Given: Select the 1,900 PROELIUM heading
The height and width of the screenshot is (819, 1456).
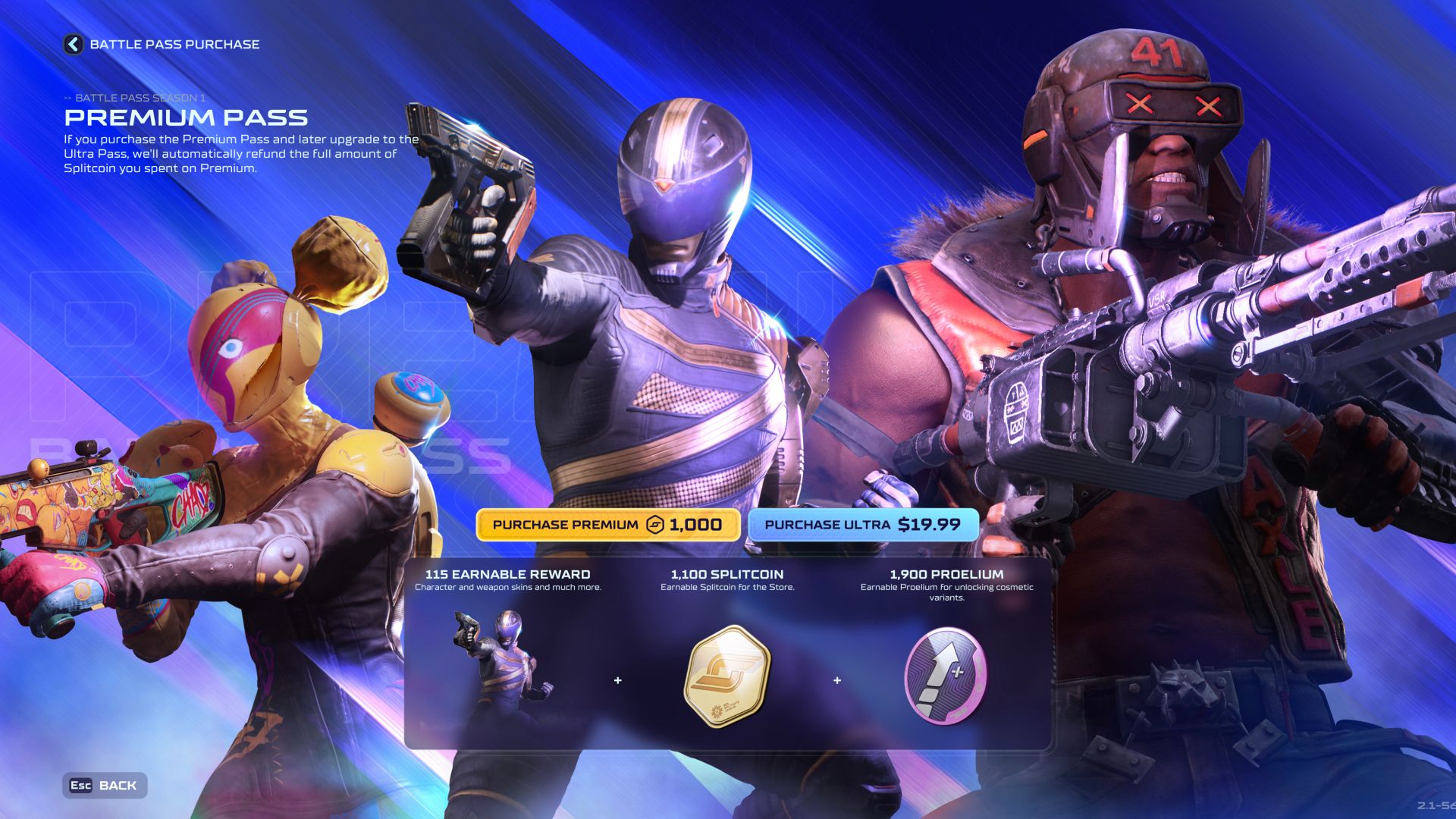Looking at the screenshot, I should click(946, 575).
